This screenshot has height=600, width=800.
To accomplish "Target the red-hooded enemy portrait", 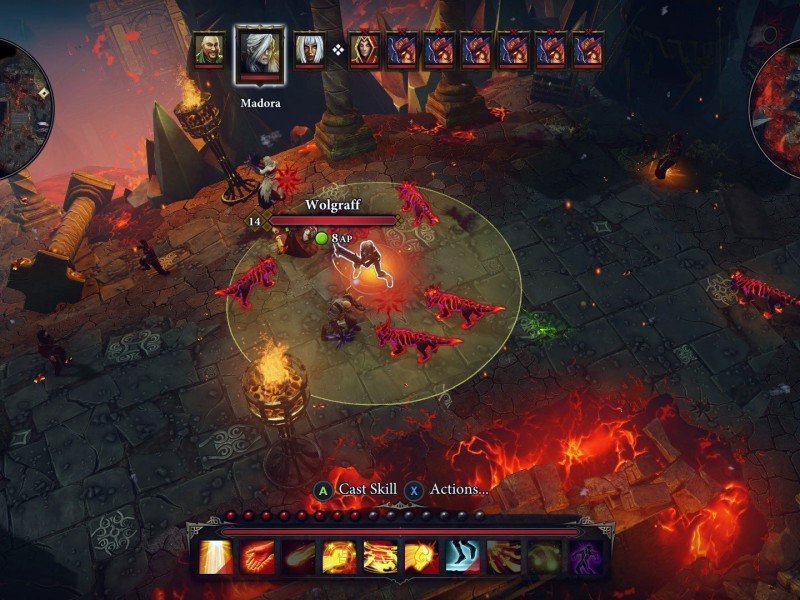I will tap(364, 50).
